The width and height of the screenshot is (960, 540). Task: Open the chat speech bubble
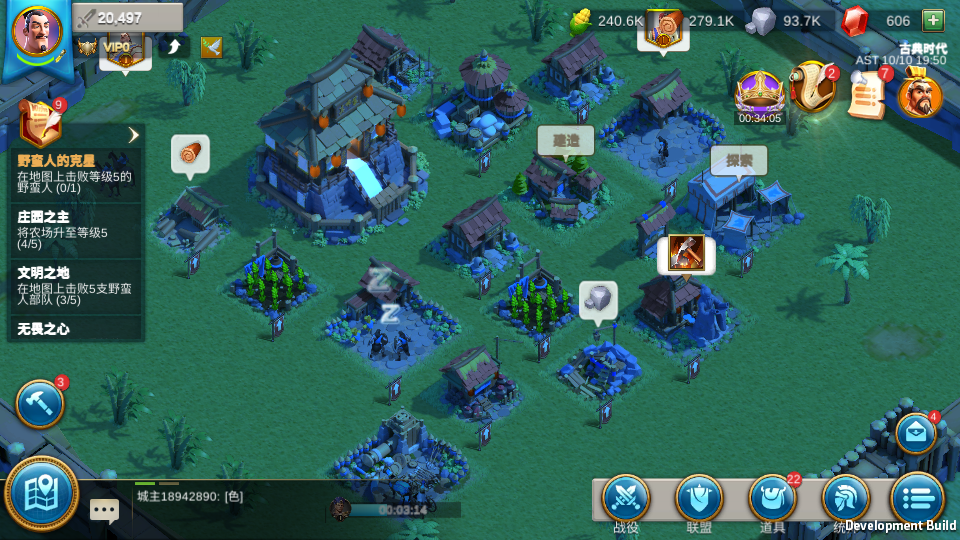coord(104,509)
